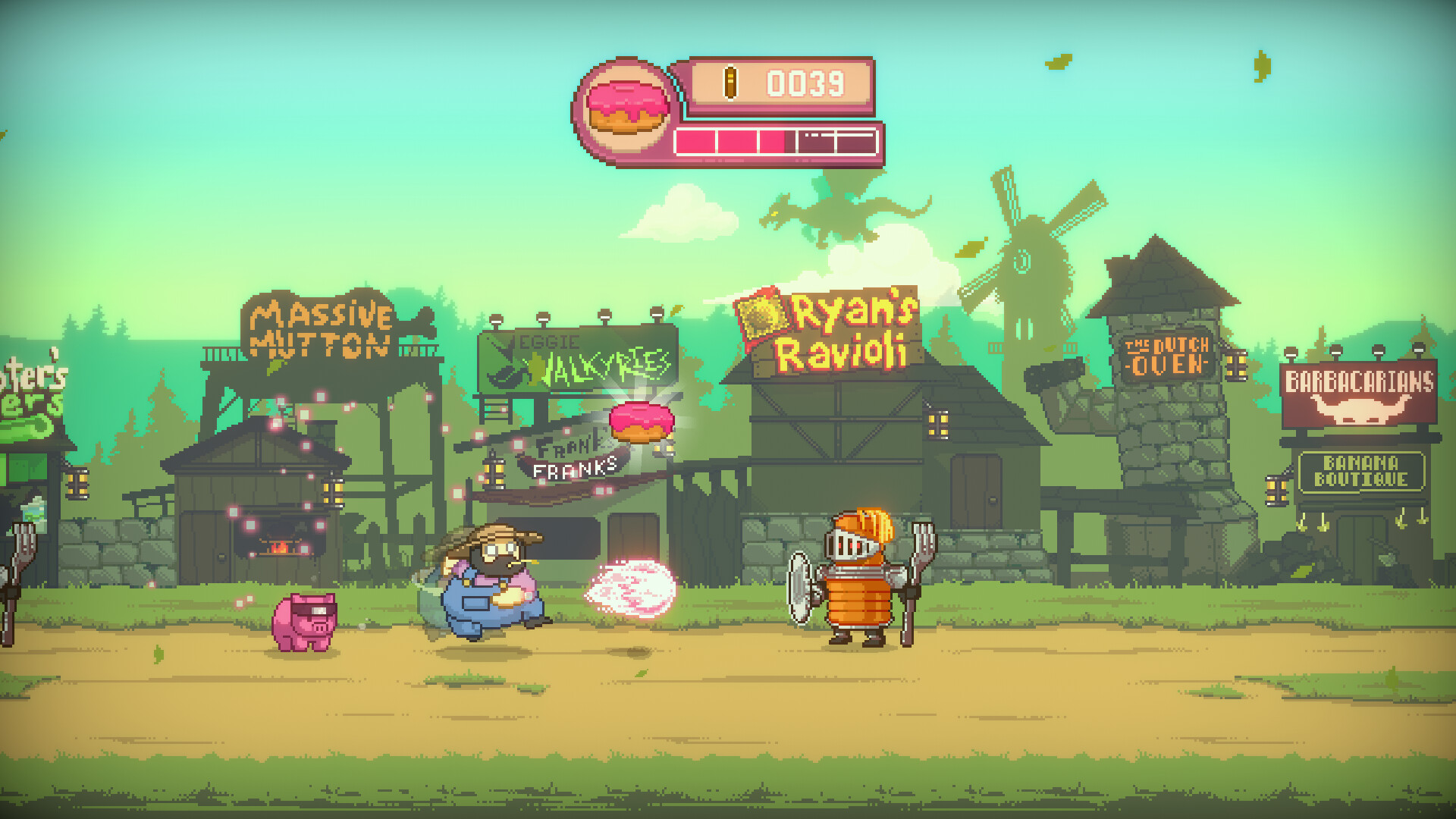Switch to the Veggie Valkyries billboard
The height and width of the screenshot is (819, 1456).
pyautogui.click(x=580, y=356)
